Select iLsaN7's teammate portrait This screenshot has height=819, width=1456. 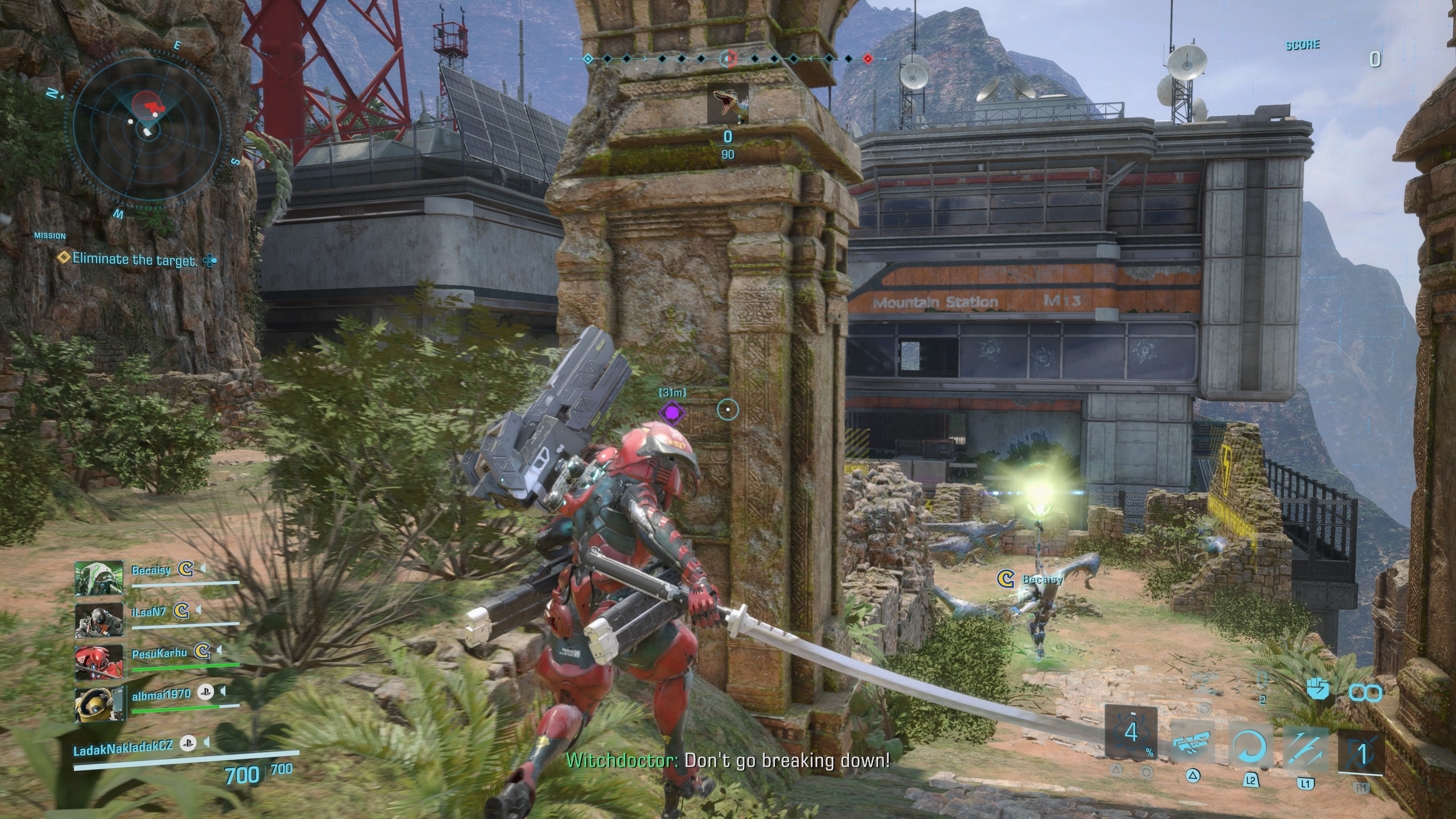pos(99,620)
